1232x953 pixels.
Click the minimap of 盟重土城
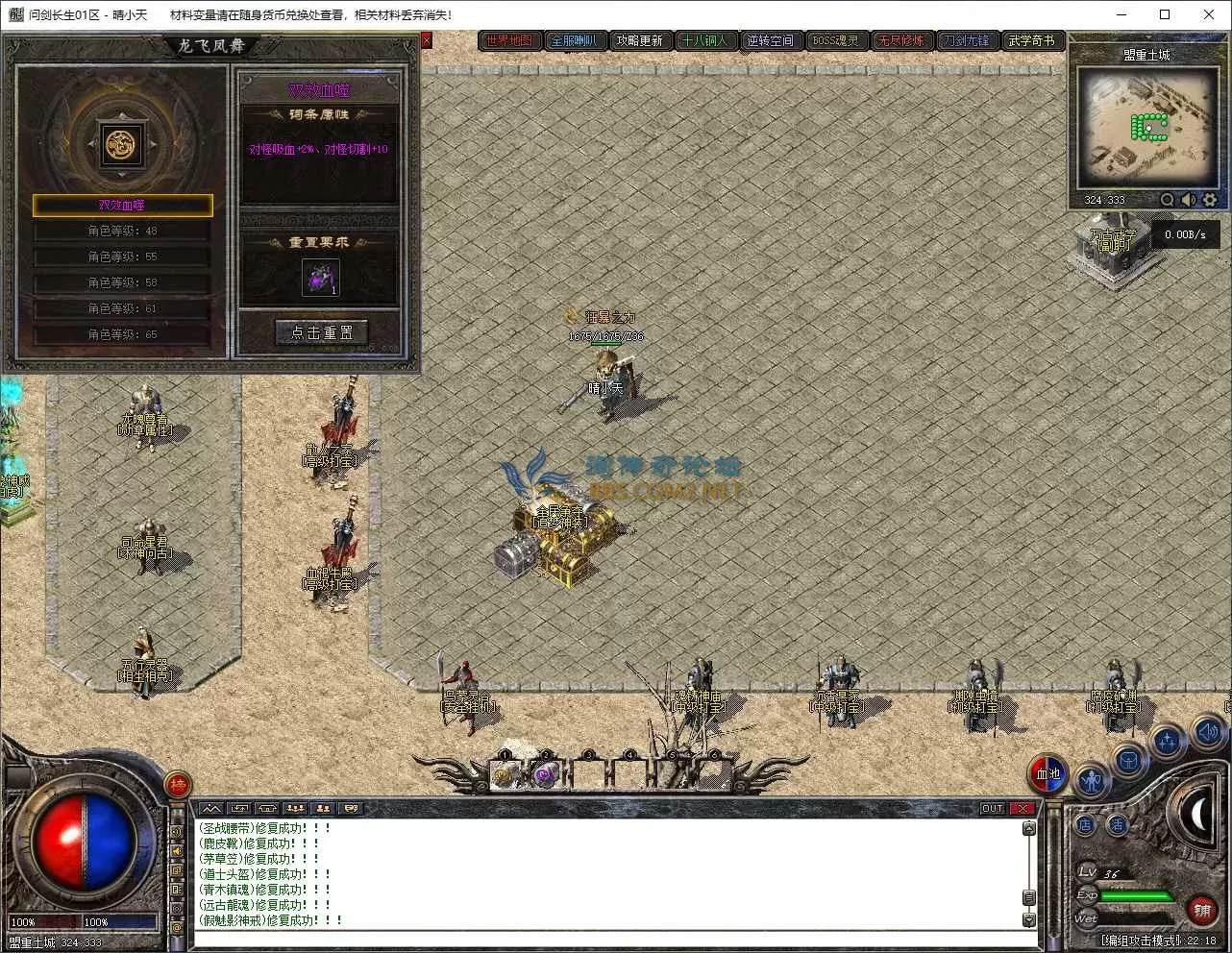1146,128
